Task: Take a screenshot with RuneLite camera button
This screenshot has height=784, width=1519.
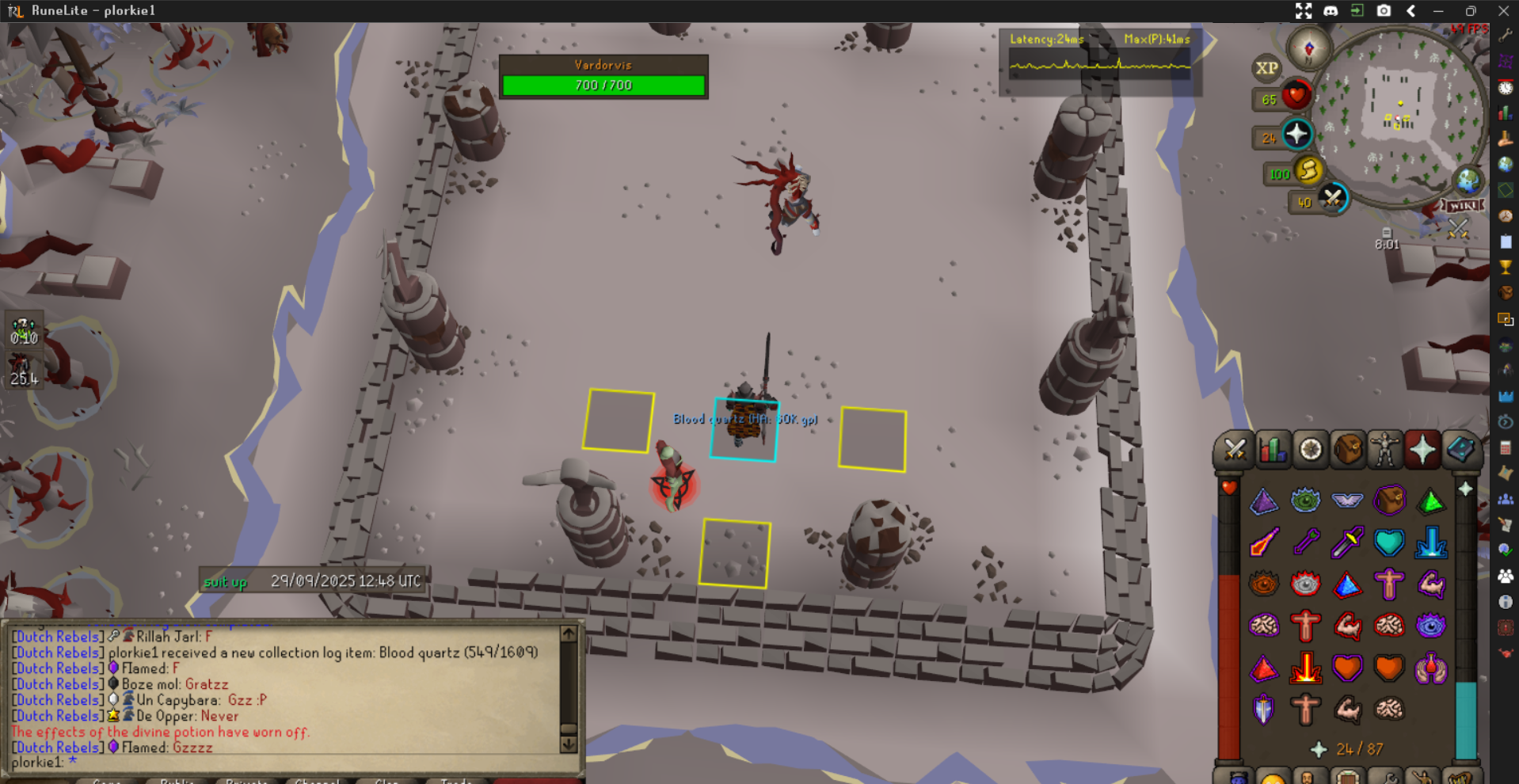Action: [x=1384, y=10]
